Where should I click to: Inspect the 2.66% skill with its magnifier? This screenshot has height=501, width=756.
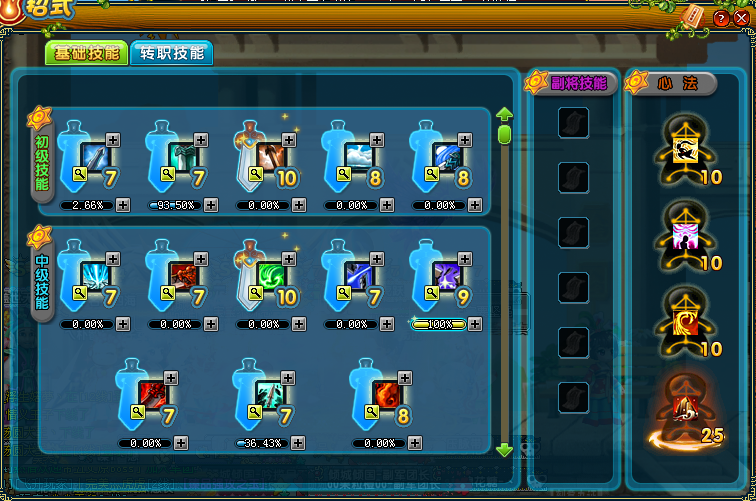click(x=81, y=173)
